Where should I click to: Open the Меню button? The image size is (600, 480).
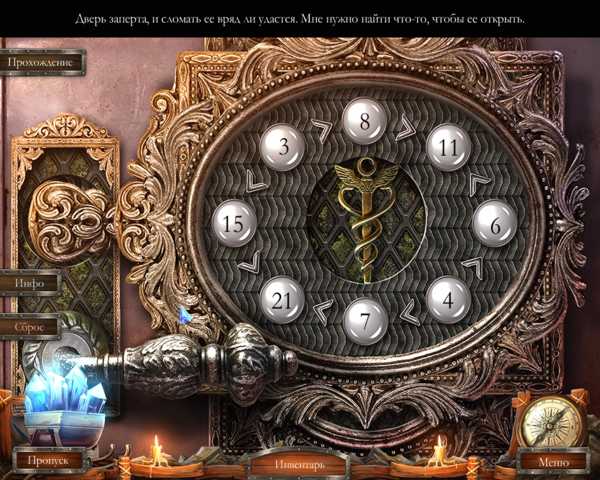coord(553,462)
